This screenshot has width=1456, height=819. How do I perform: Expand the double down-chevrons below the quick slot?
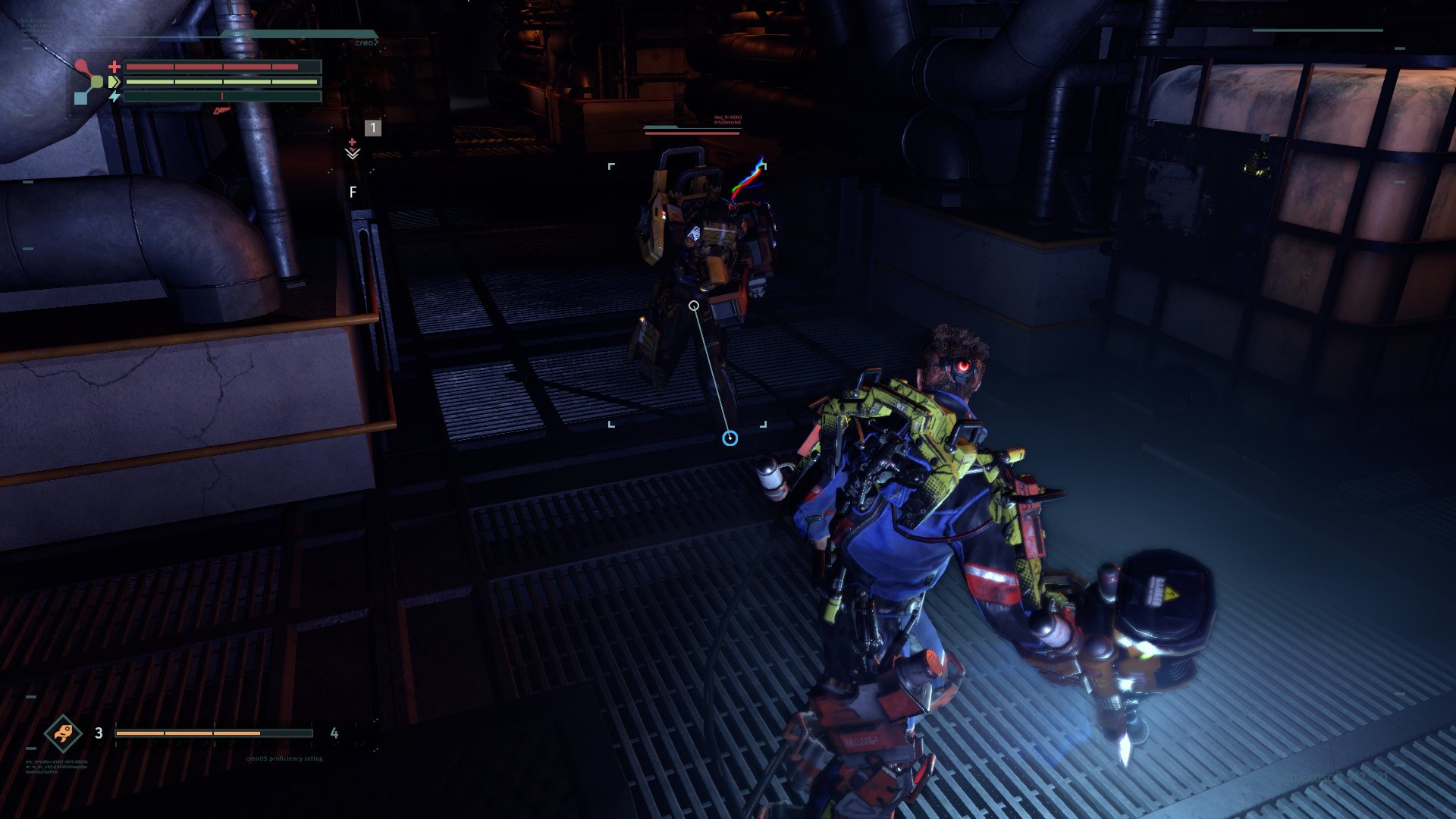pos(353,154)
